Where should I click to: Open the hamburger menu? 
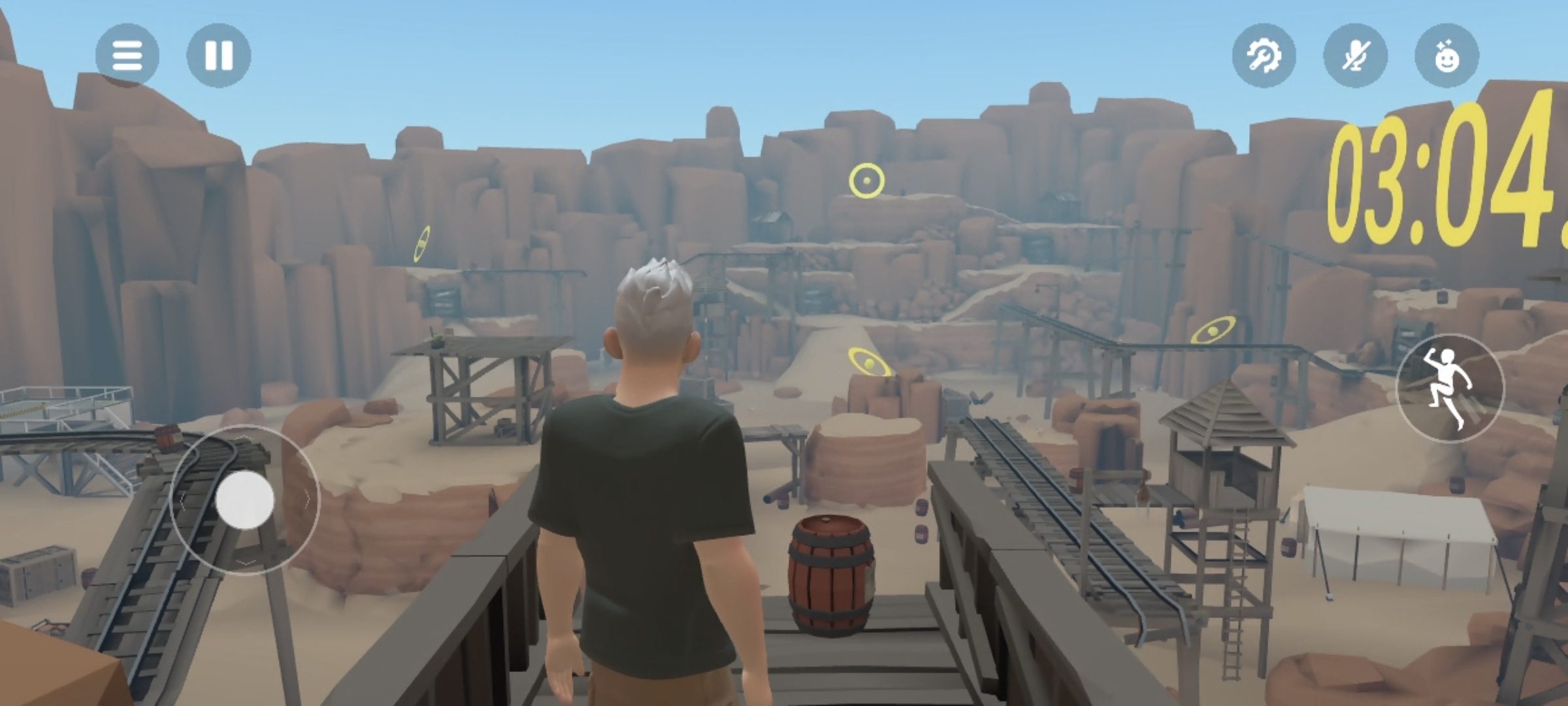coord(127,56)
